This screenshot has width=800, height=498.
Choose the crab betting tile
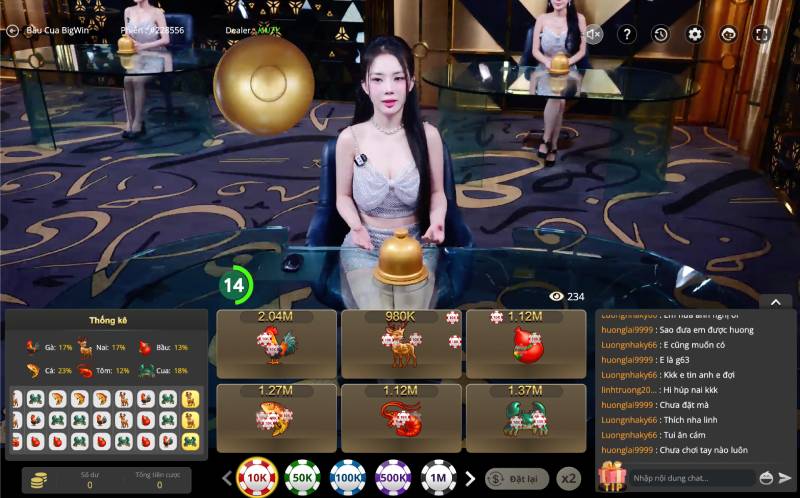point(525,417)
